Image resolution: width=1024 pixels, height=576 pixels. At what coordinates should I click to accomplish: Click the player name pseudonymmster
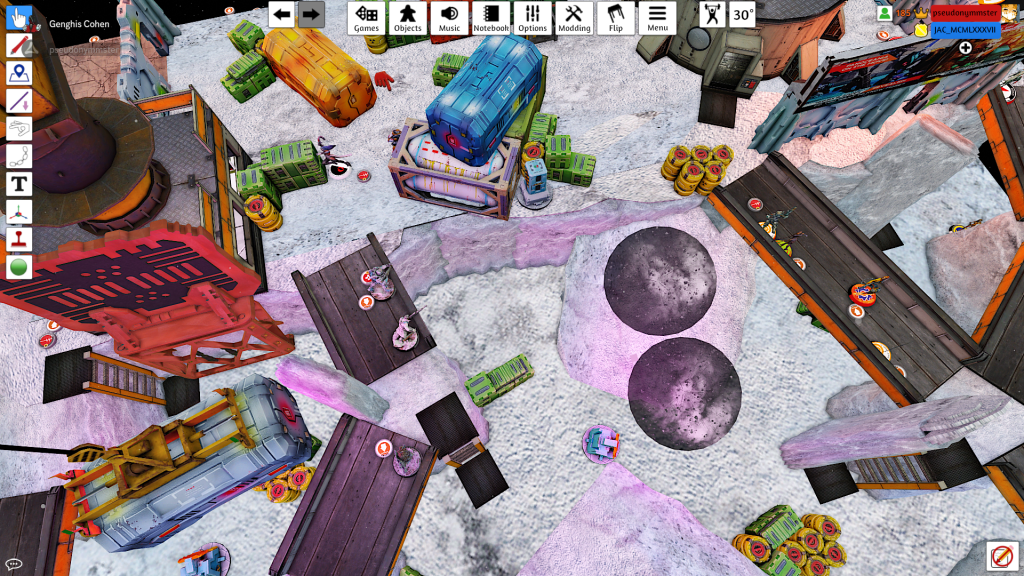pyautogui.click(x=966, y=13)
